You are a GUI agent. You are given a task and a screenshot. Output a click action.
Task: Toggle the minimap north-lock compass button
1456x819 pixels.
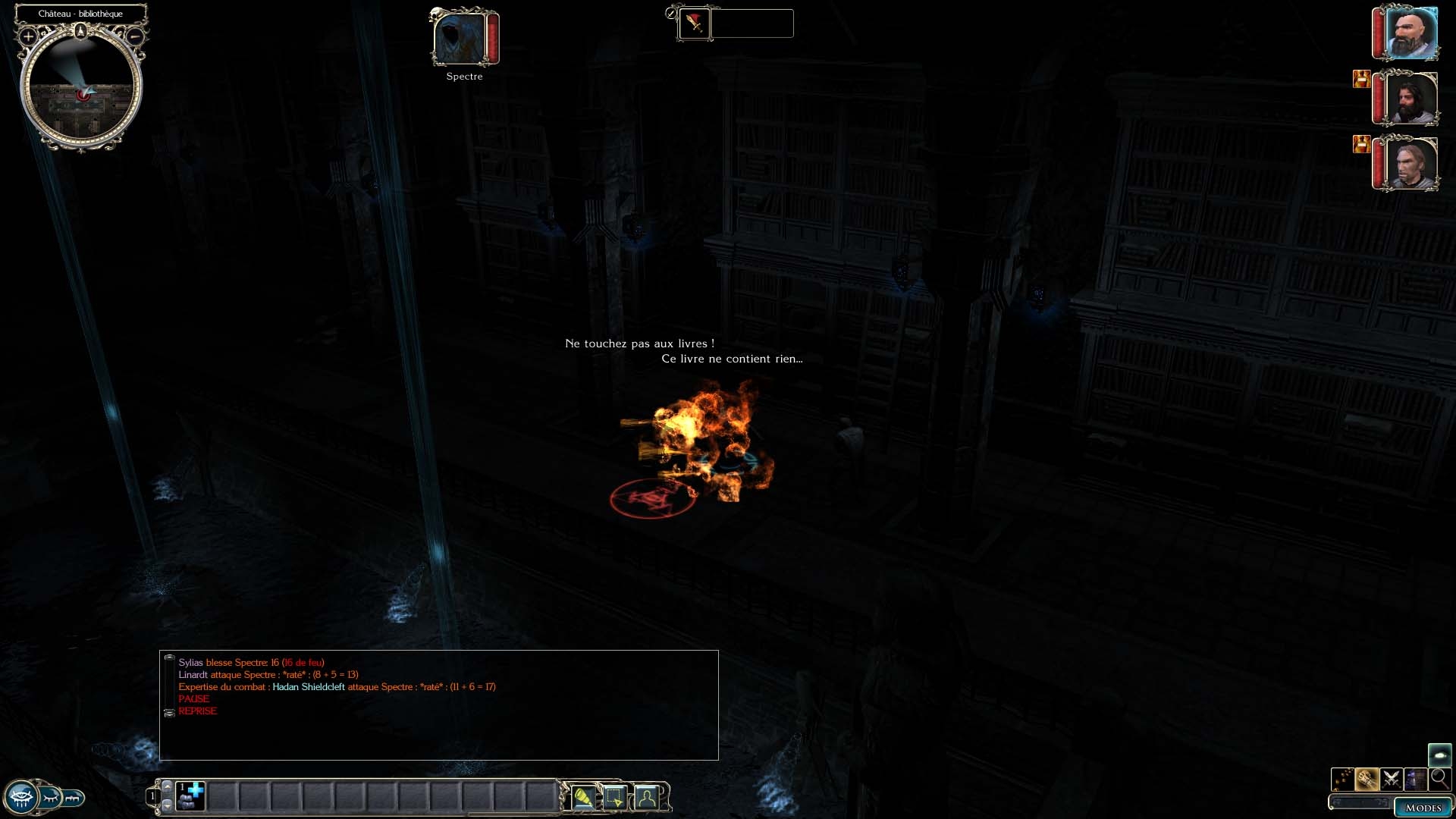[81, 31]
